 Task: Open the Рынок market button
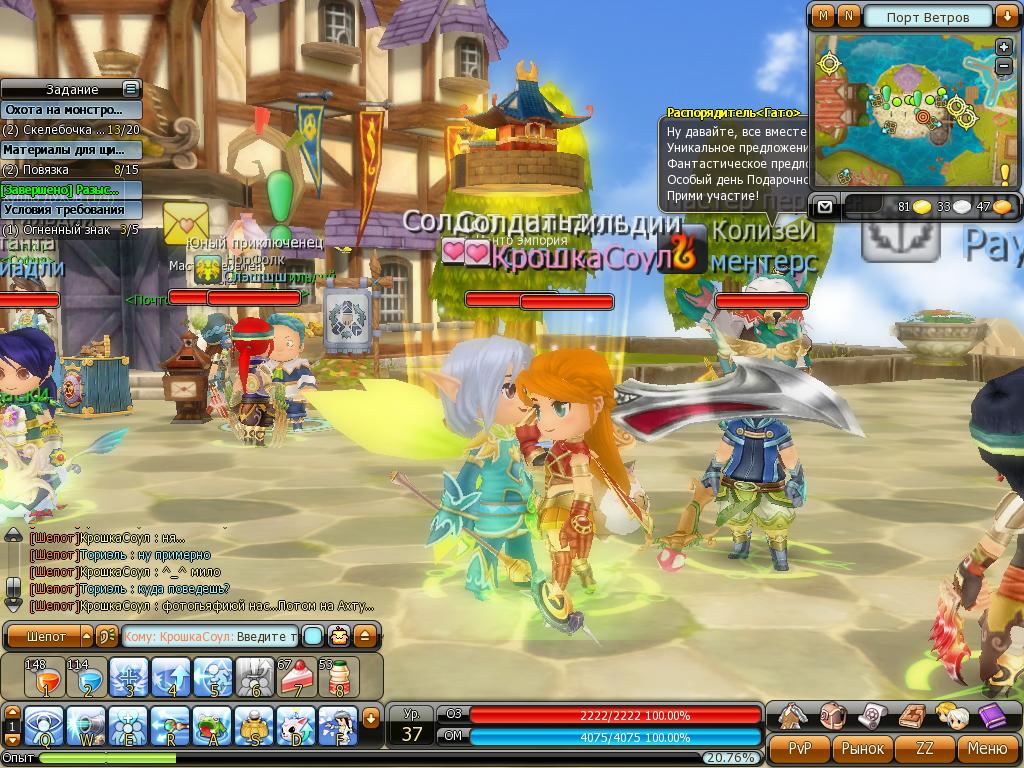862,748
